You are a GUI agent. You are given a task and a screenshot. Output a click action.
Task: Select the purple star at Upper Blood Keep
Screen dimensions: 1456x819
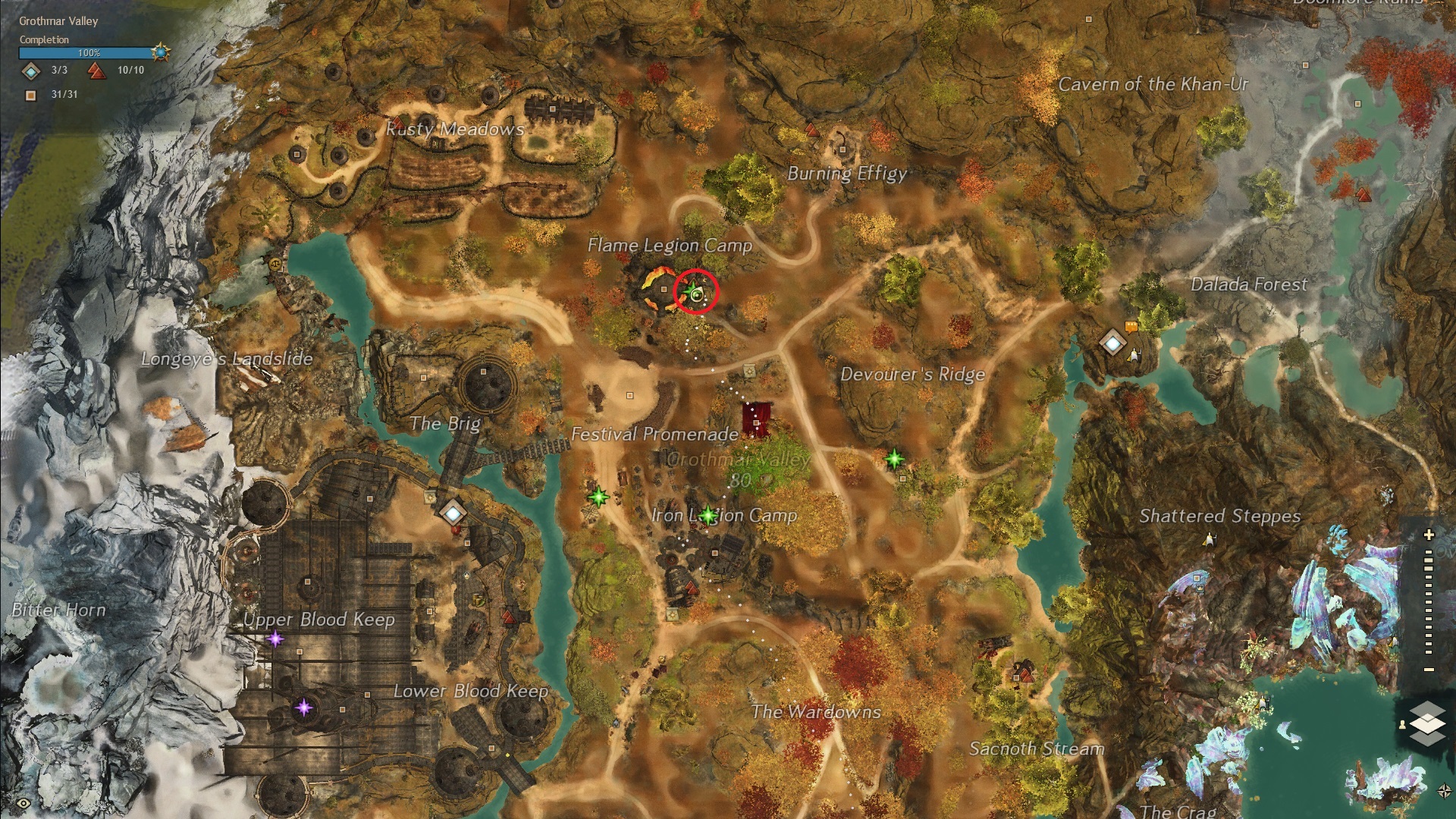[275, 639]
